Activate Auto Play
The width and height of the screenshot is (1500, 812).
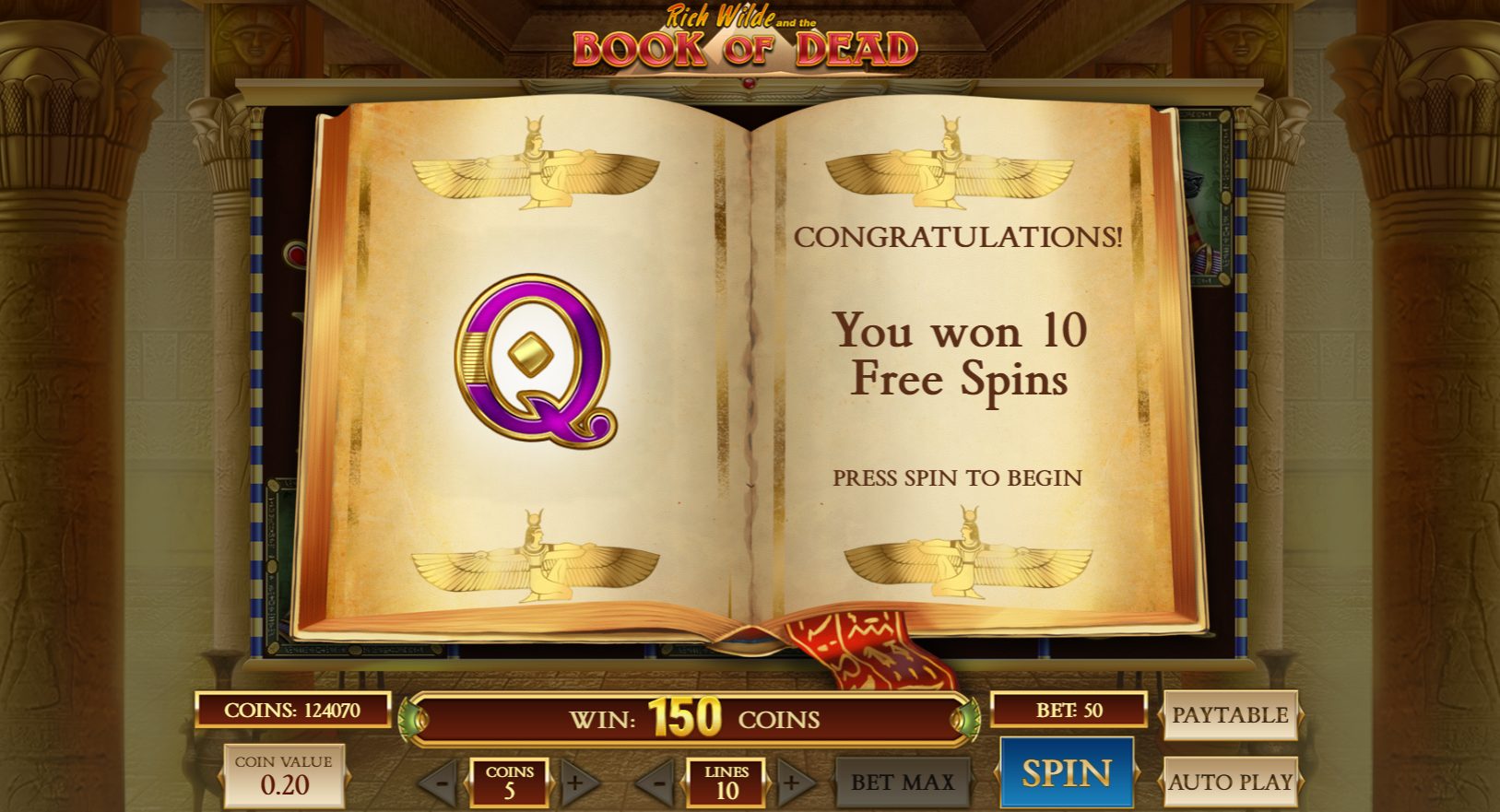pos(1230,782)
